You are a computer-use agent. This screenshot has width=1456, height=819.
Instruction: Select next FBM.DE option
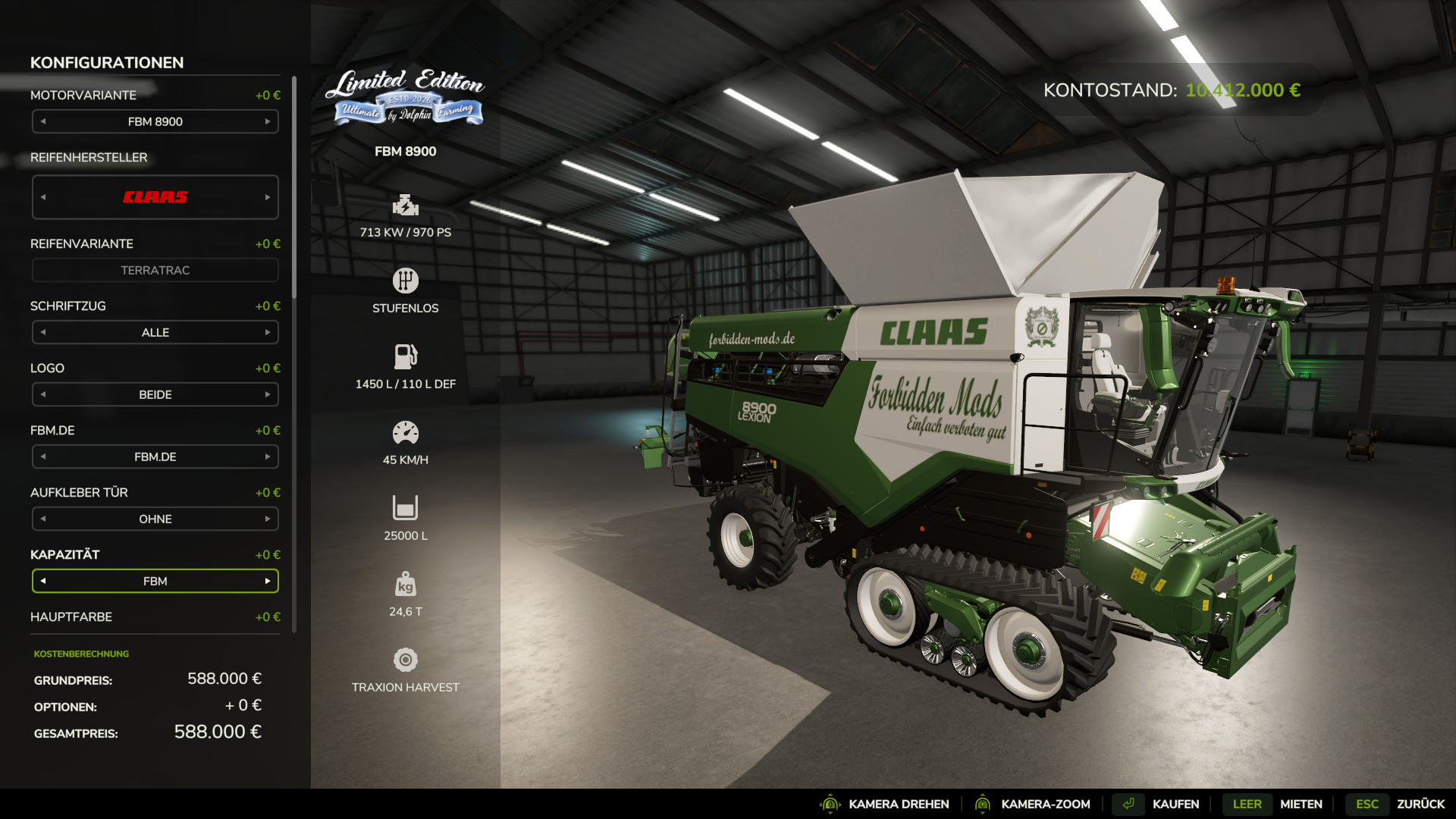click(268, 457)
